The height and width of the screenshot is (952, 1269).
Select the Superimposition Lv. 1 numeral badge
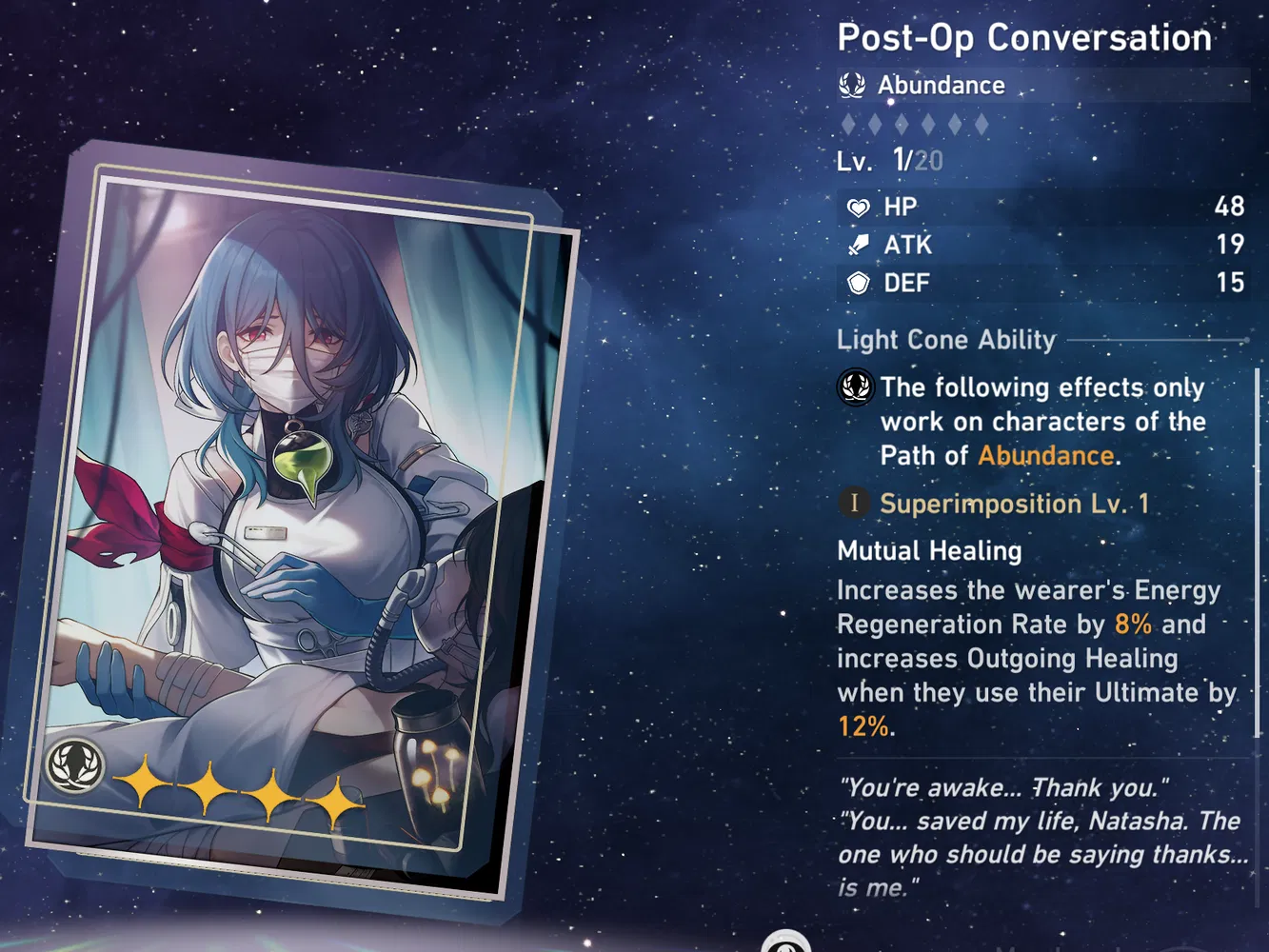click(x=854, y=504)
